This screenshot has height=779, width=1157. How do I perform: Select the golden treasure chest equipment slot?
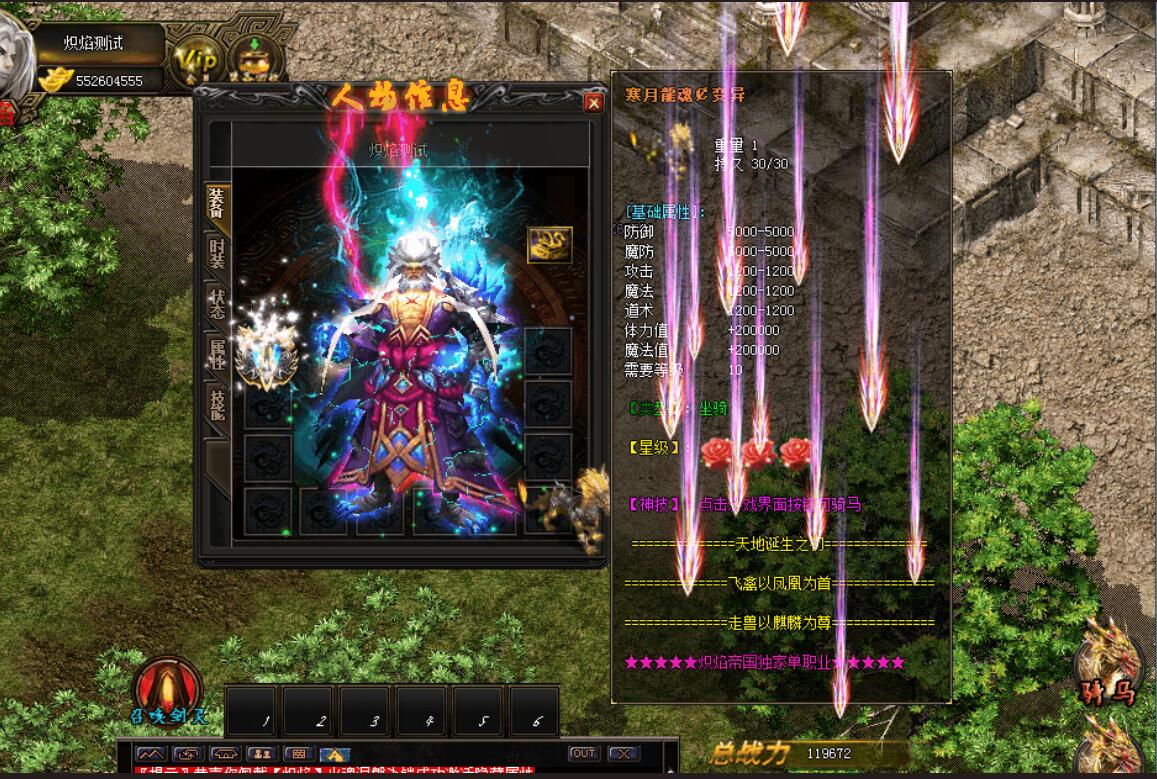[x=550, y=244]
